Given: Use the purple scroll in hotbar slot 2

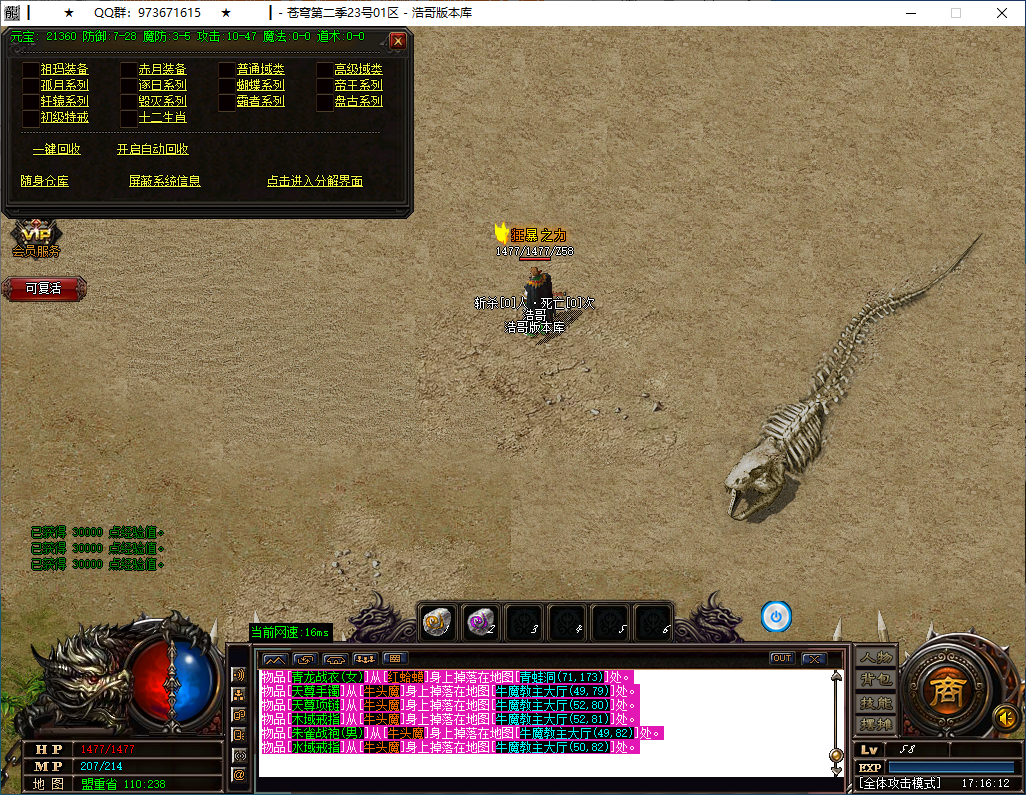Looking at the screenshot, I should pos(481,621).
